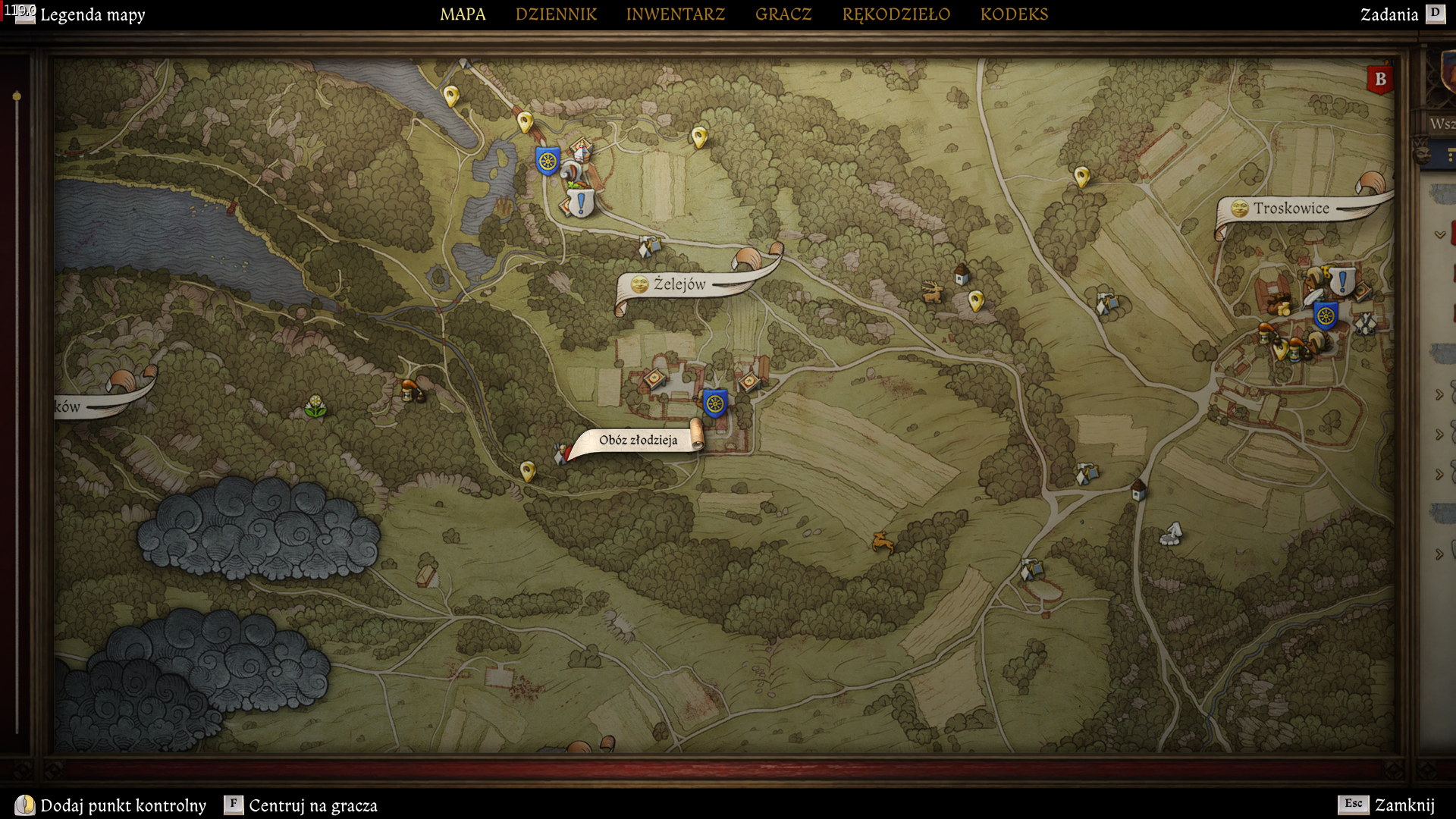The height and width of the screenshot is (819, 1456).
Task: Select the red B quest marker
Action: tap(1380, 79)
